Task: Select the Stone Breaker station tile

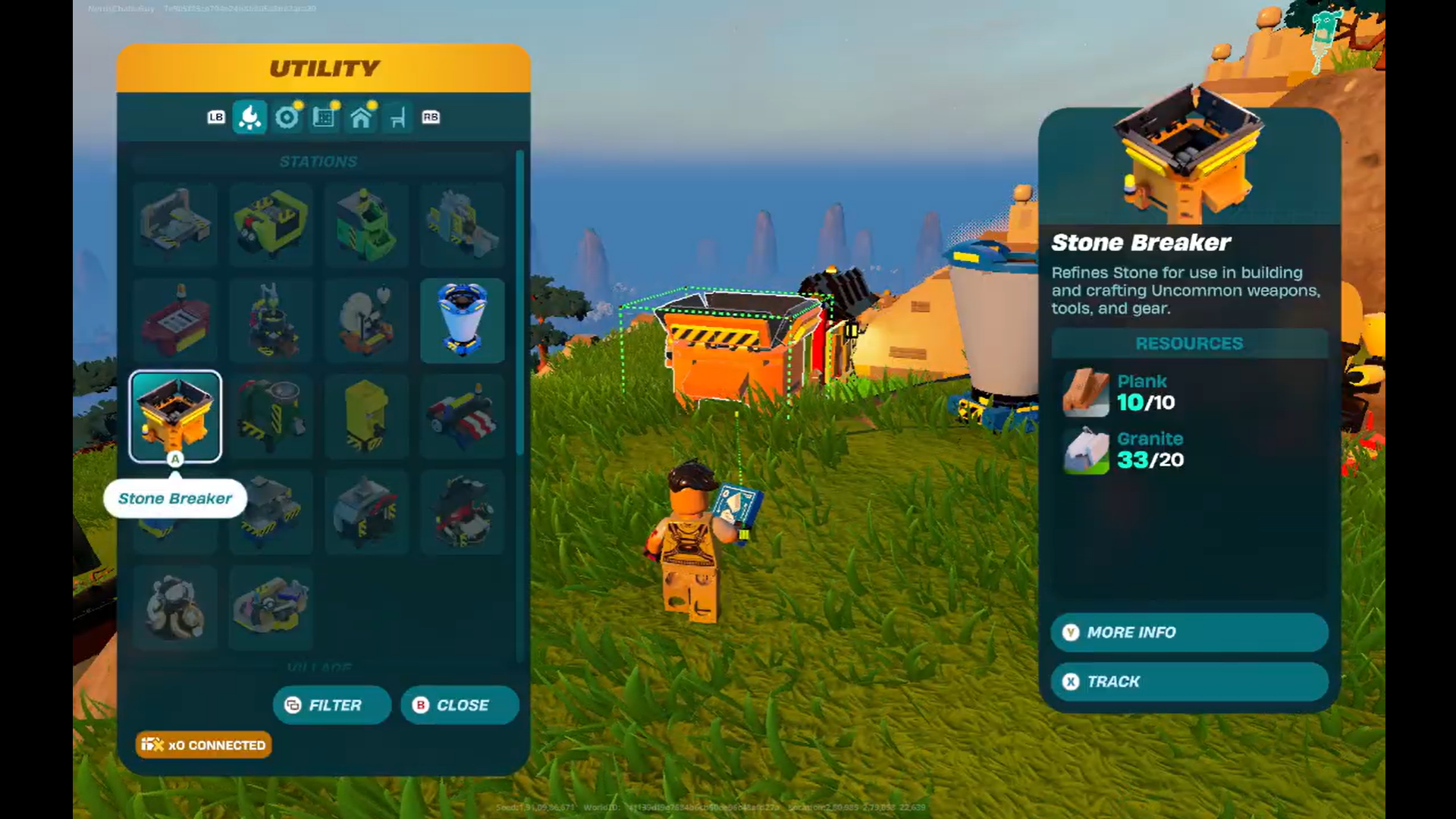Action: (175, 416)
